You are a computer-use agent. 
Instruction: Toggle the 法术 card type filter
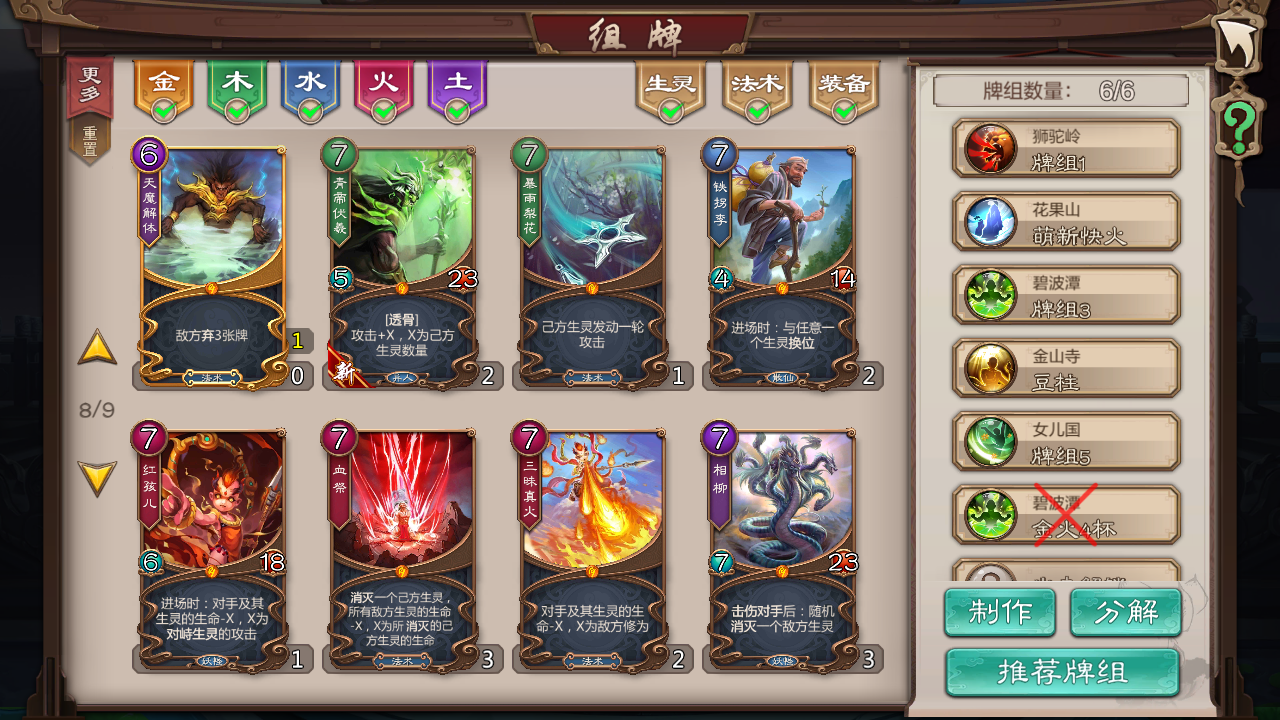pyautogui.click(x=758, y=85)
